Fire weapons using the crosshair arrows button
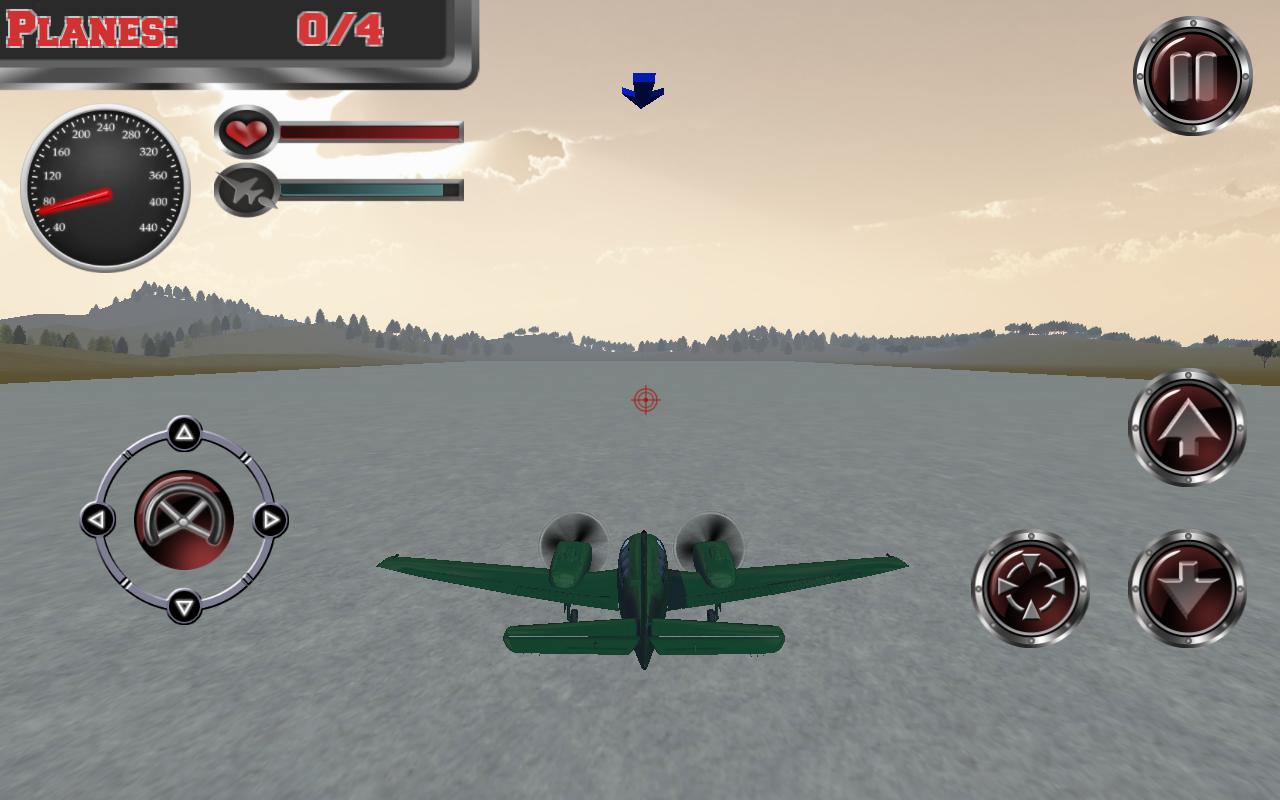This screenshot has width=1280, height=800. click(1032, 588)
